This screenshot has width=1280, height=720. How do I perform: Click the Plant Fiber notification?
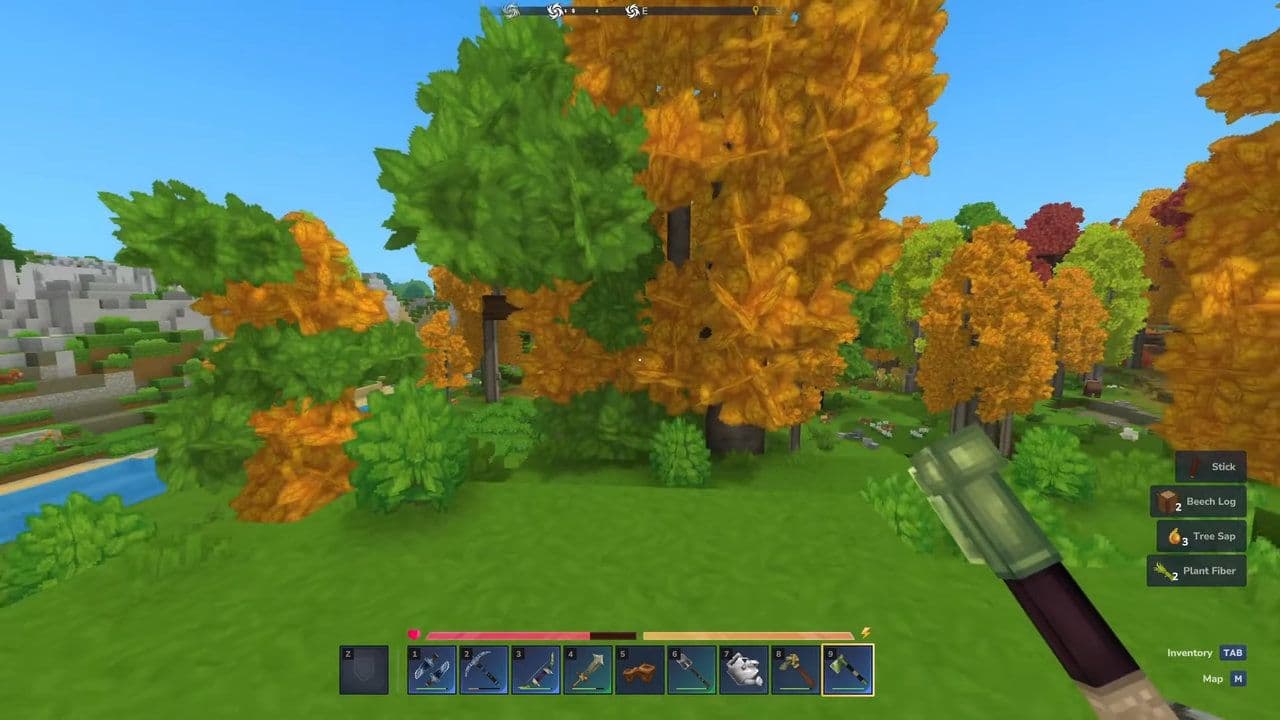[1212, 570]
